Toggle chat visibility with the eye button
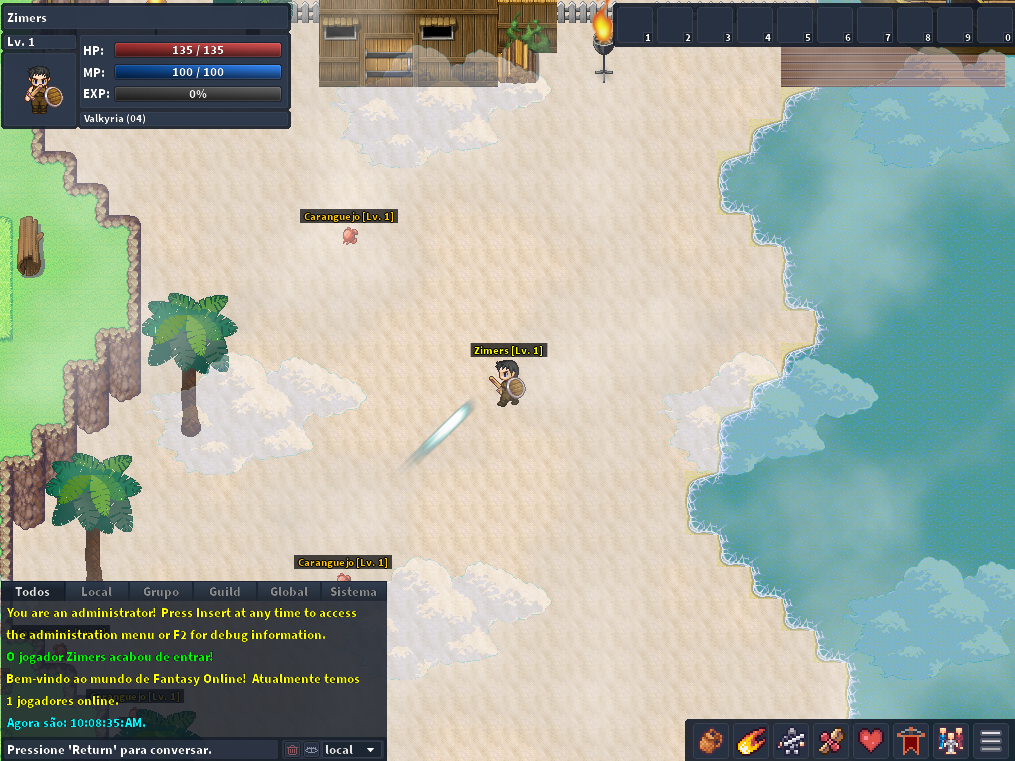 pyautogui.click(x=310, y=750)
